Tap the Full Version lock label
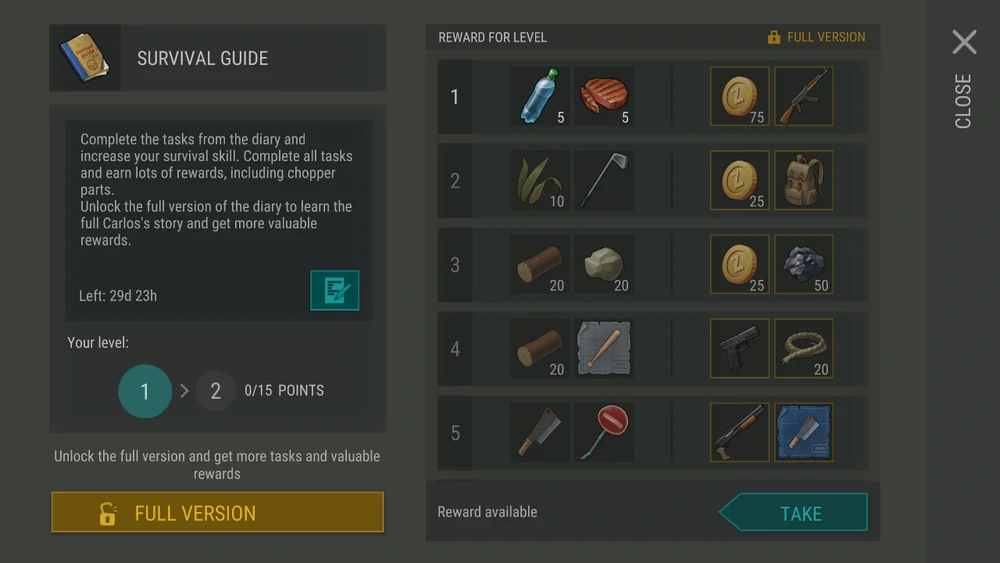The image size is (1000, 563). 816,37
